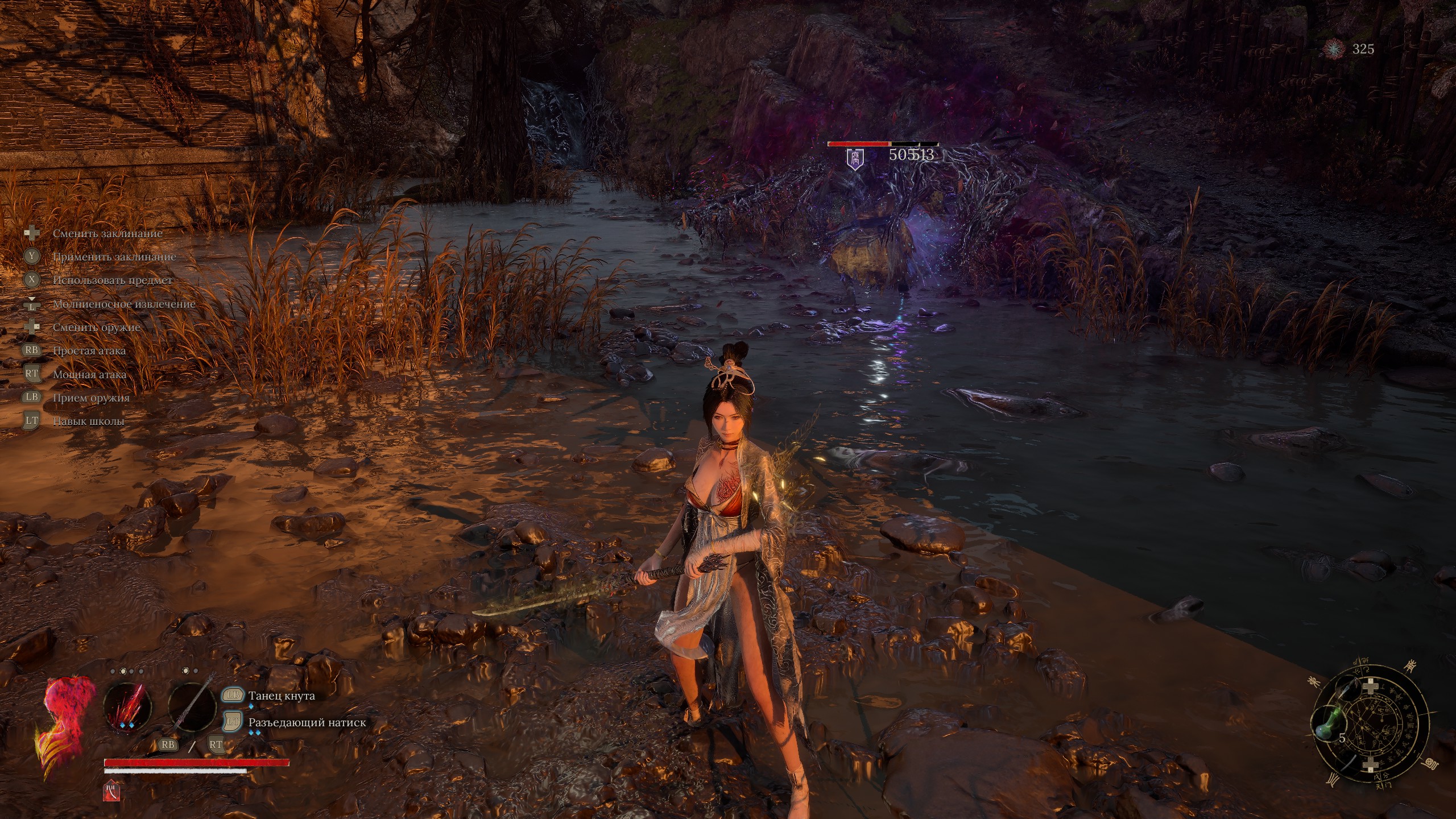
Task: Click the red mercury currency icon
Action: coord(1334,49)
